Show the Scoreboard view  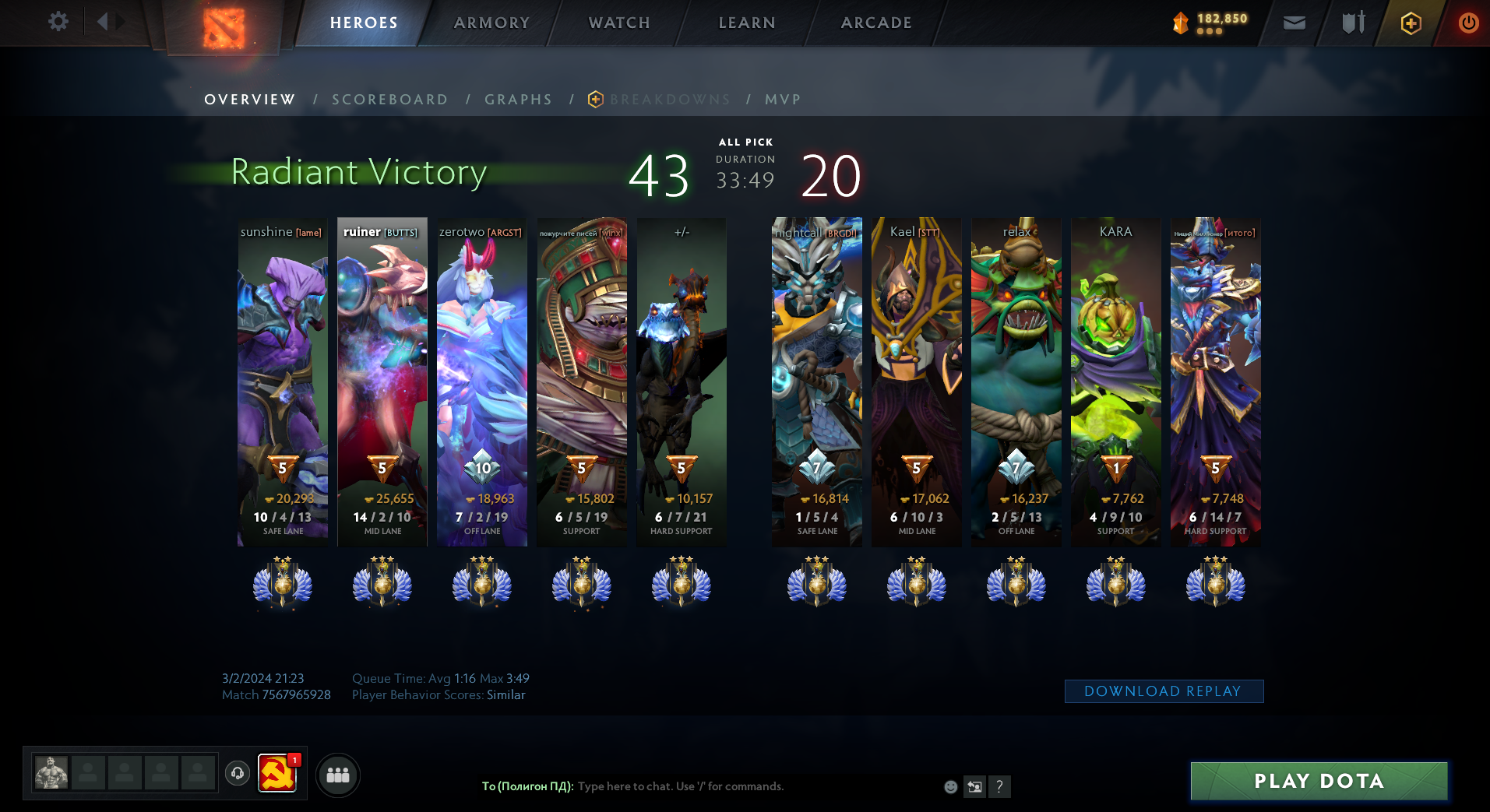[x=389, y=100]
